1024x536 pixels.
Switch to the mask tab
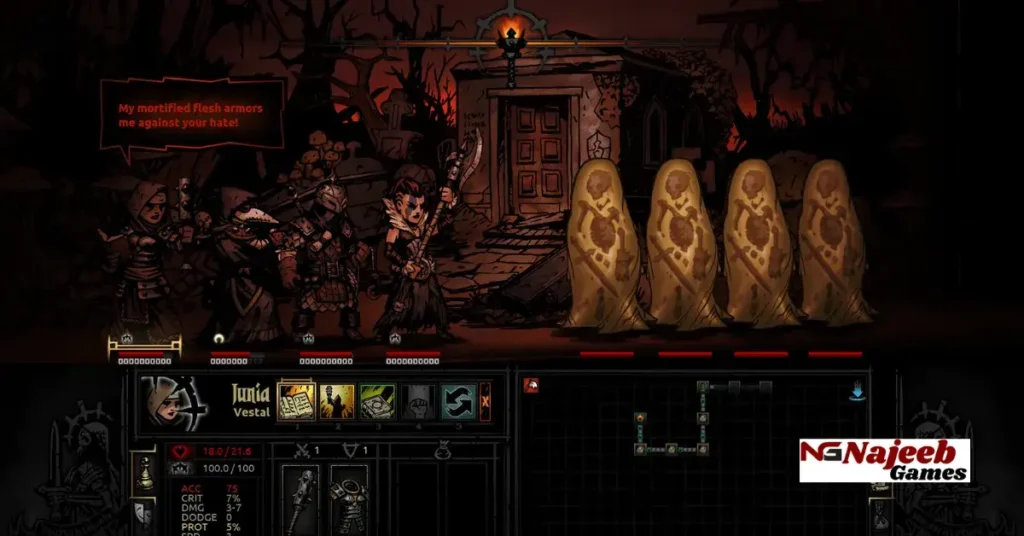(x=145, y=513)
